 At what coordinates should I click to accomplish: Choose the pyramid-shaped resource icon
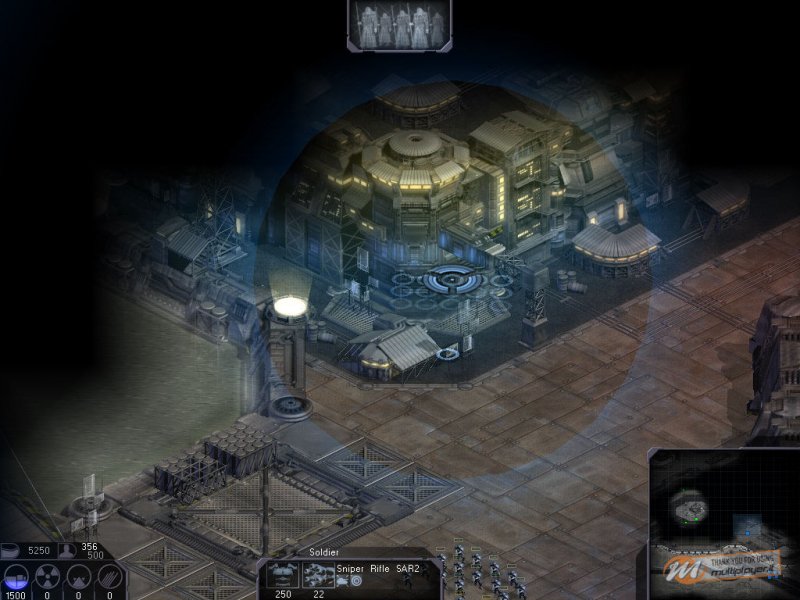tap(79, 578)
